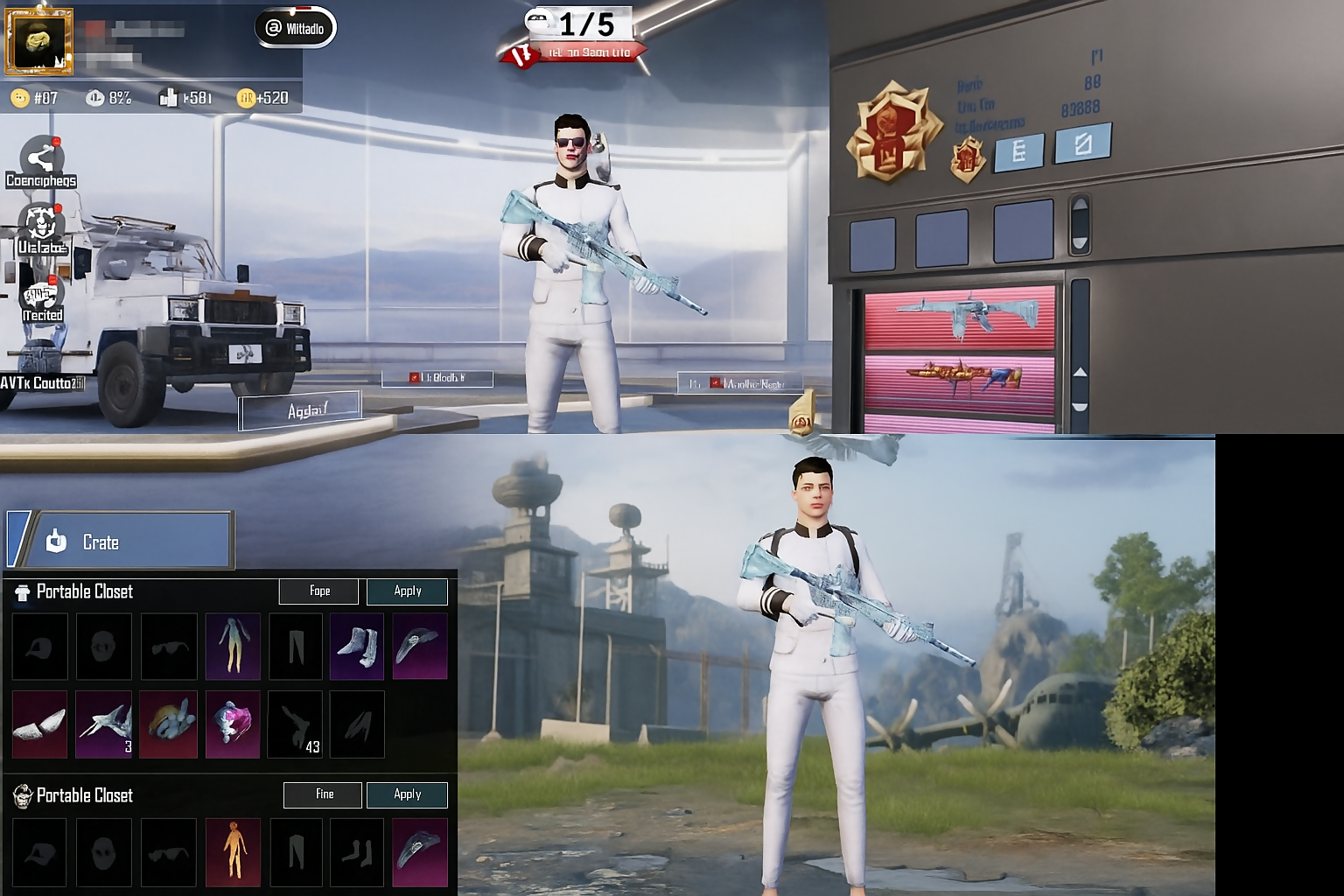
Task: Click the blue button with E symbol
Action: point(1018,152)
